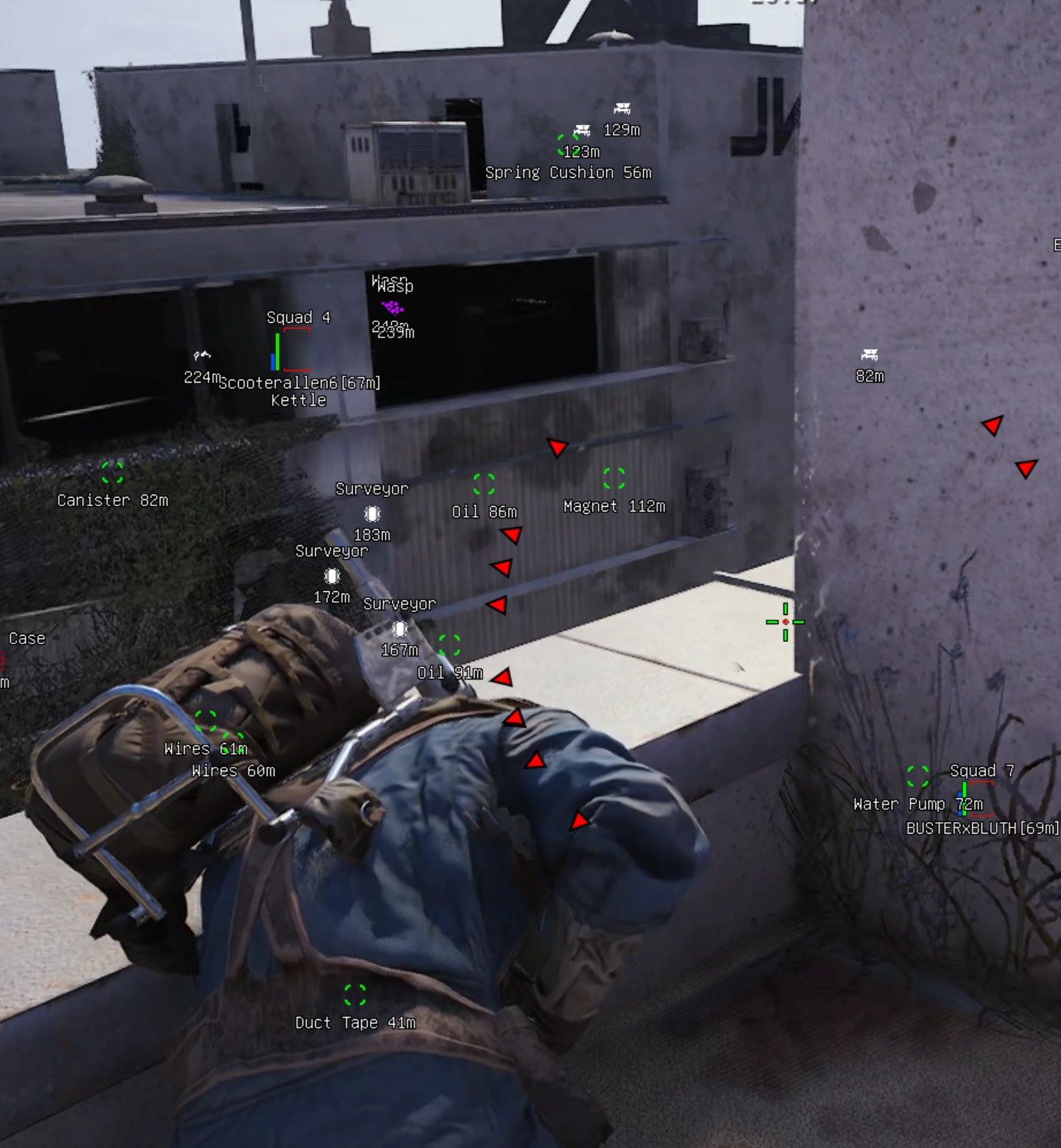Select the Squad 4 label
Screen dimensions: 1061x1148
[x=299, y=317]
